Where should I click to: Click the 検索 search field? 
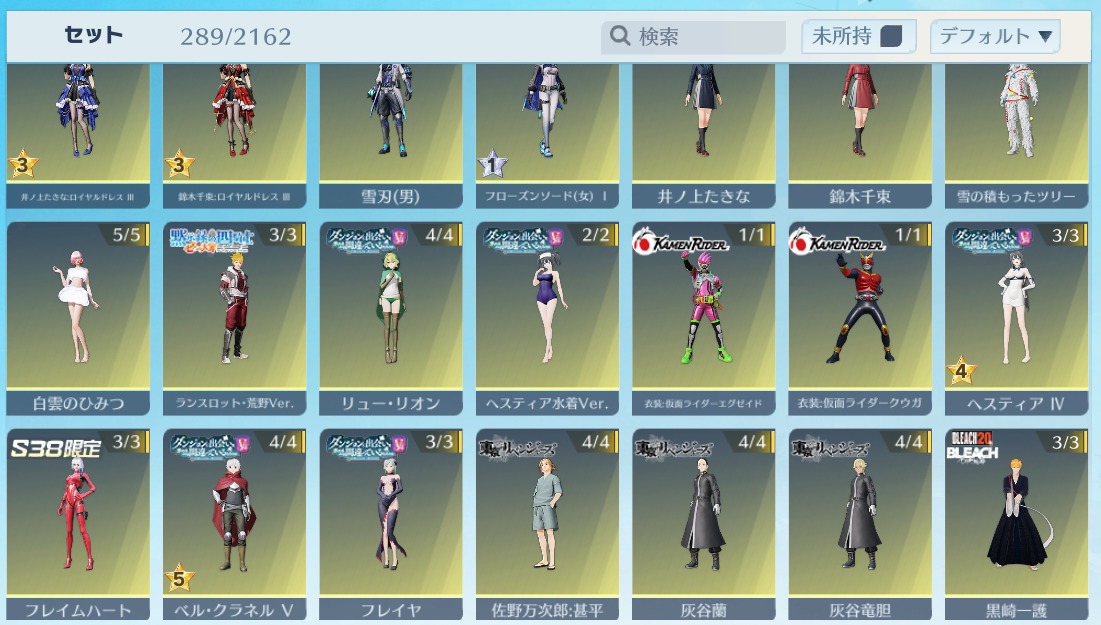coord(705,37)
